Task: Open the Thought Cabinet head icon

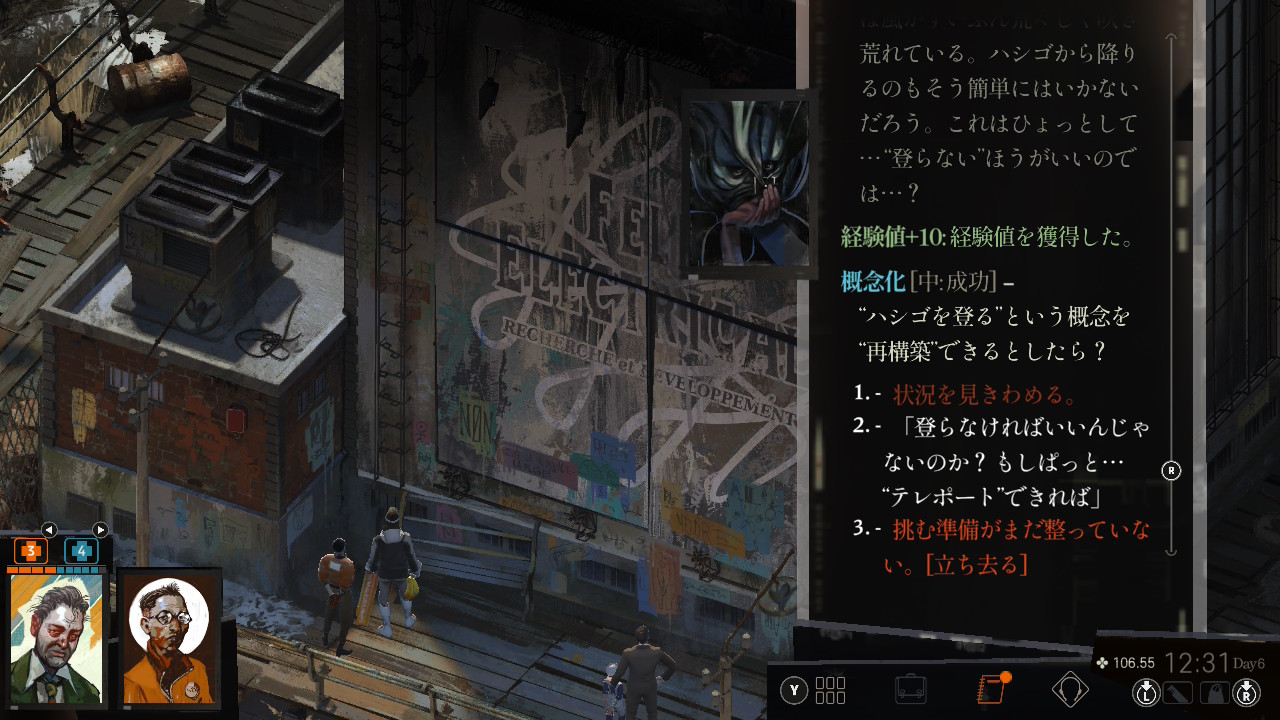Action: pos(1070,690)
